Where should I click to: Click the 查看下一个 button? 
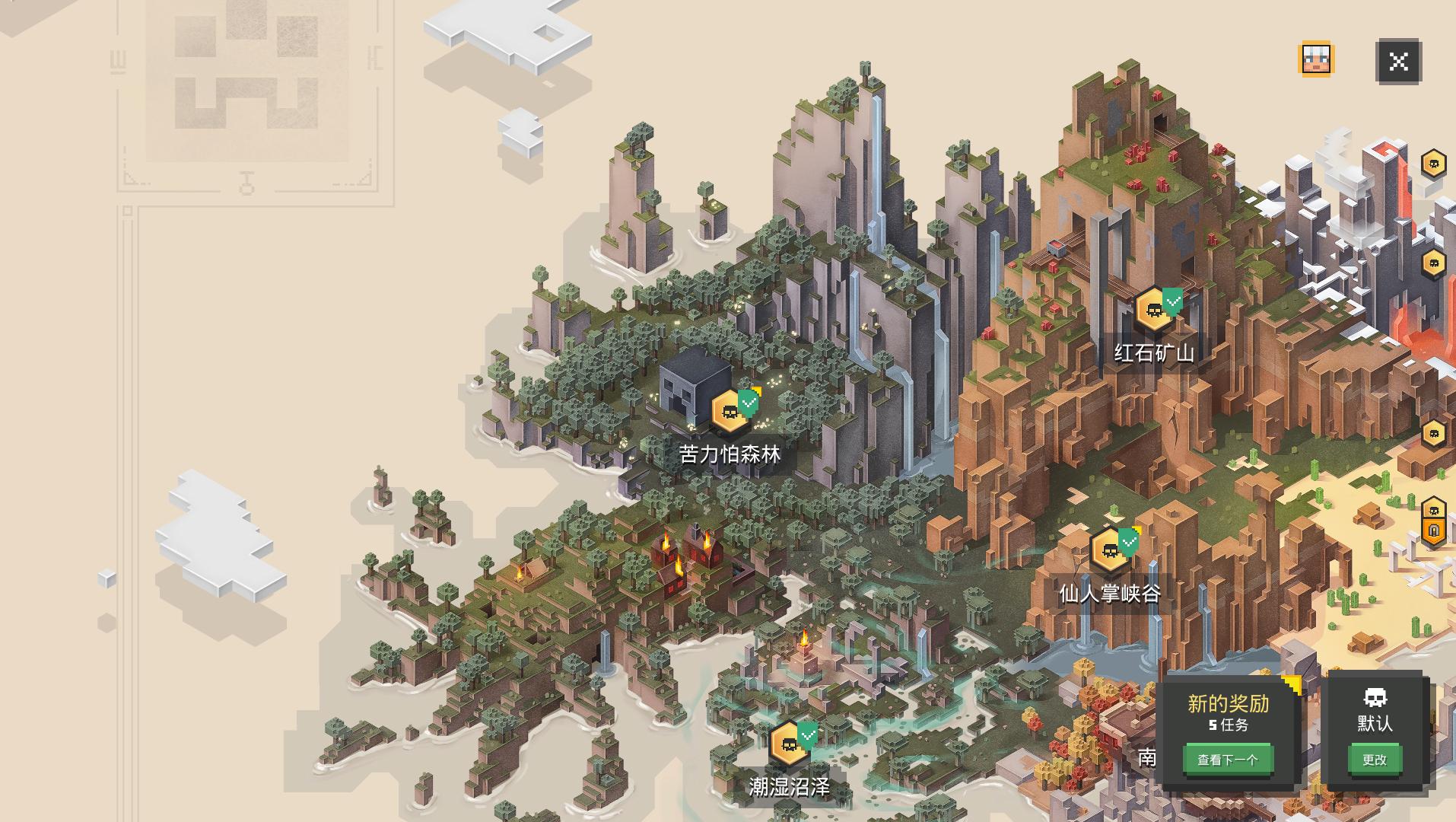coord(1228,759)
